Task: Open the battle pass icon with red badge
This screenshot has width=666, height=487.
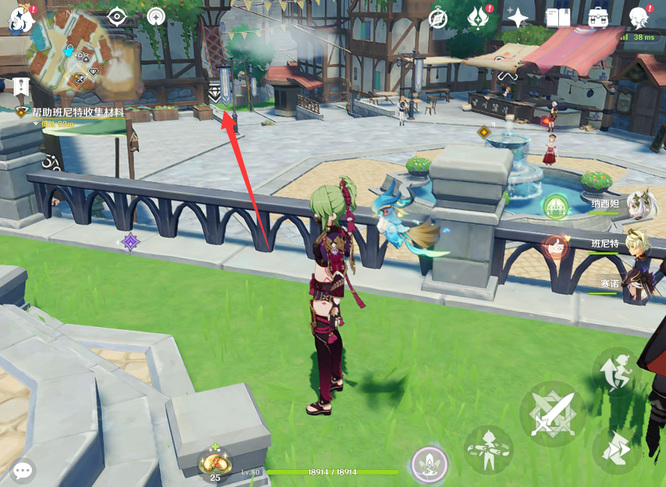Action: click(x=478, y=16)
